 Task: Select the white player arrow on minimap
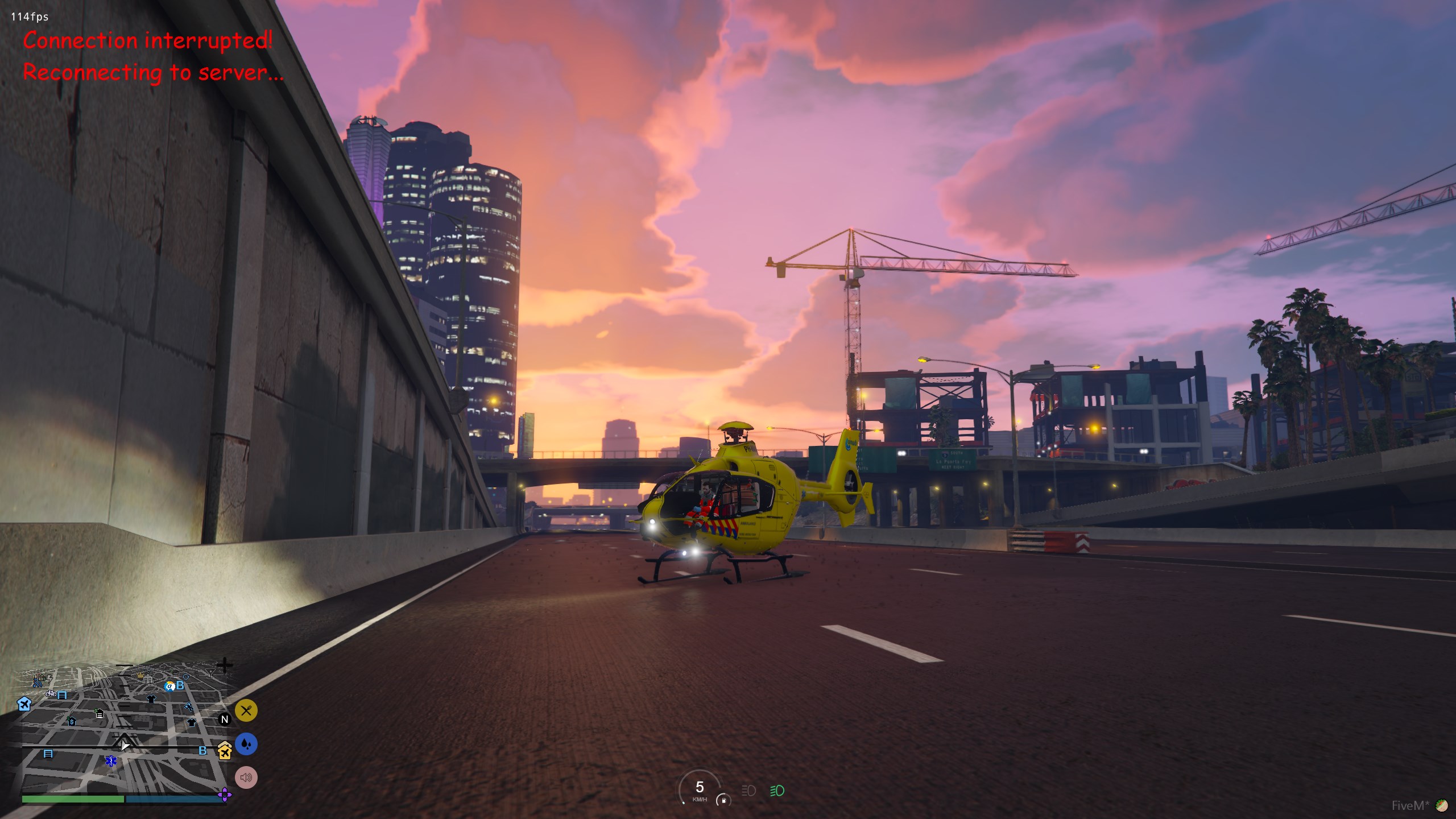coord(124,744)
